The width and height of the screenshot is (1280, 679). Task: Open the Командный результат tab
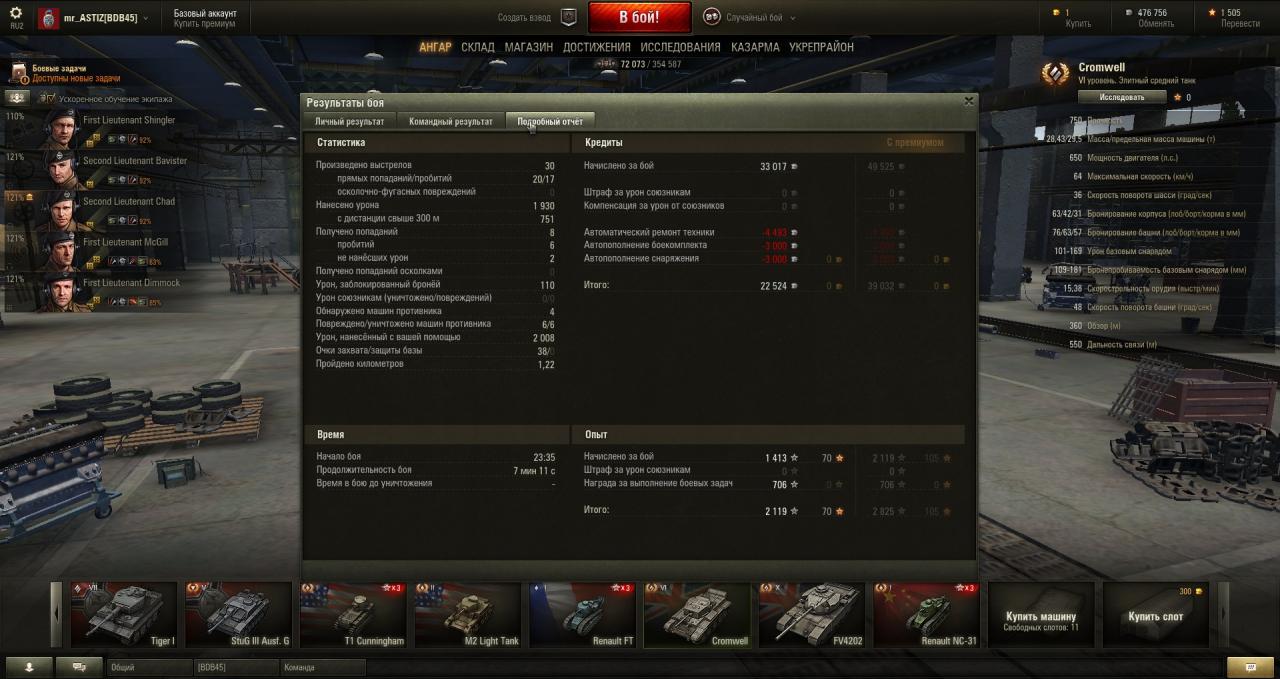450,121
